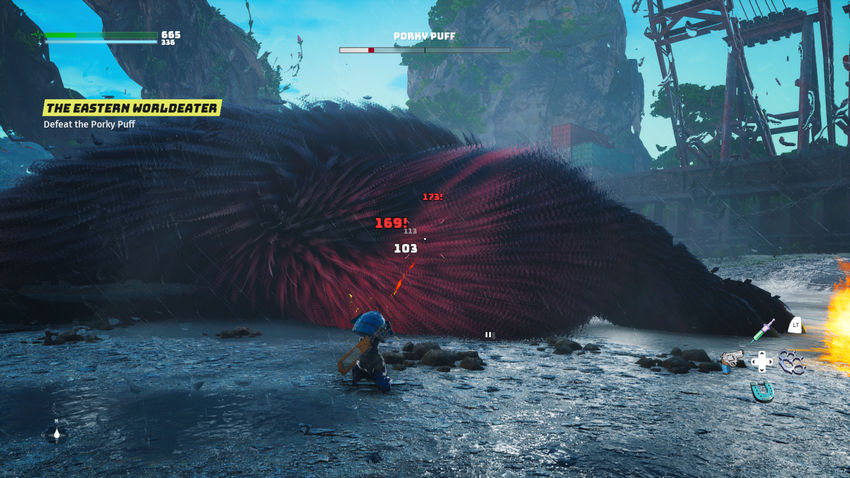Pick the teal horseshoe item icon

point(762,391)
